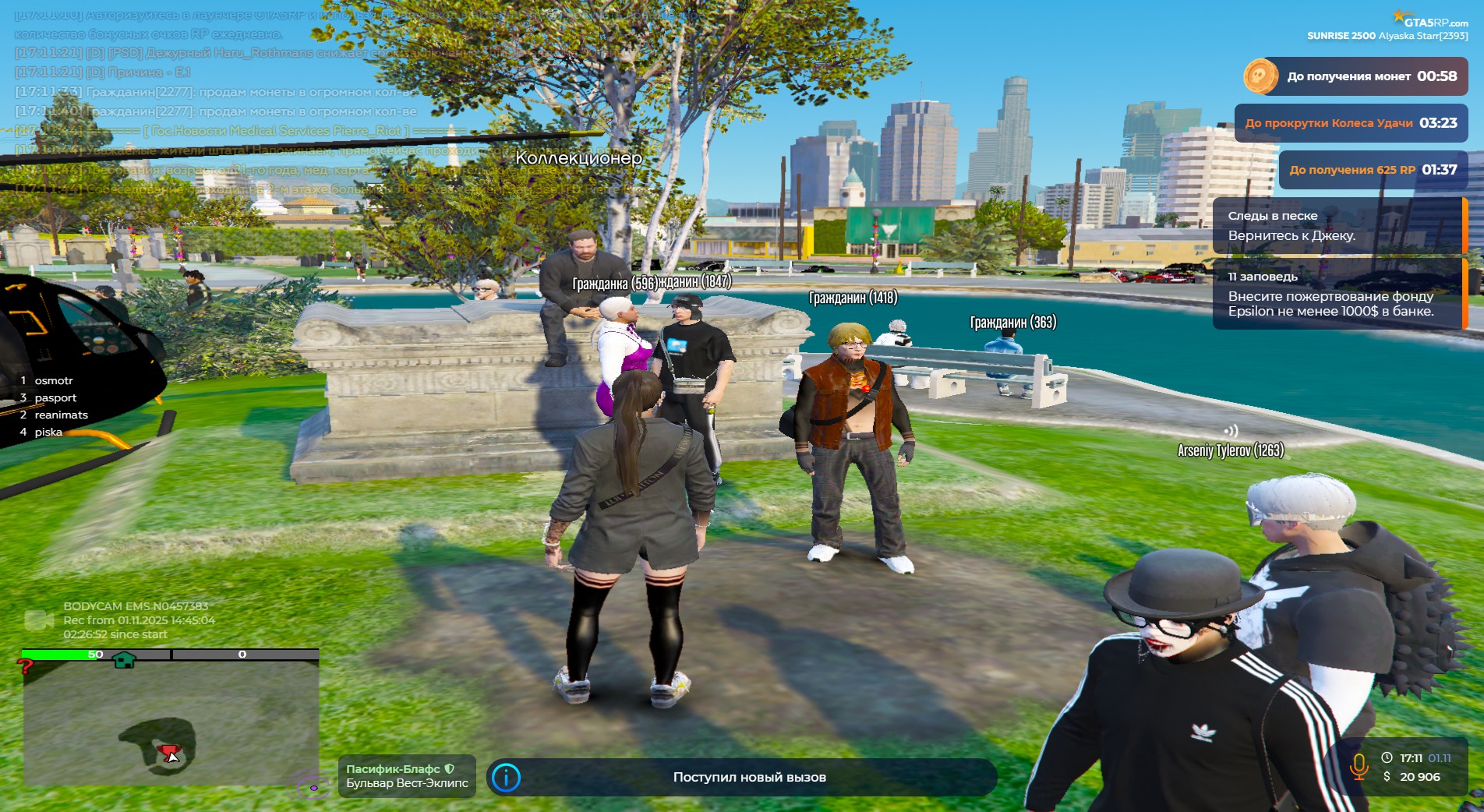
Task: Click the gold coin icon by the coin timer
Action: [x=1260, y=76]
